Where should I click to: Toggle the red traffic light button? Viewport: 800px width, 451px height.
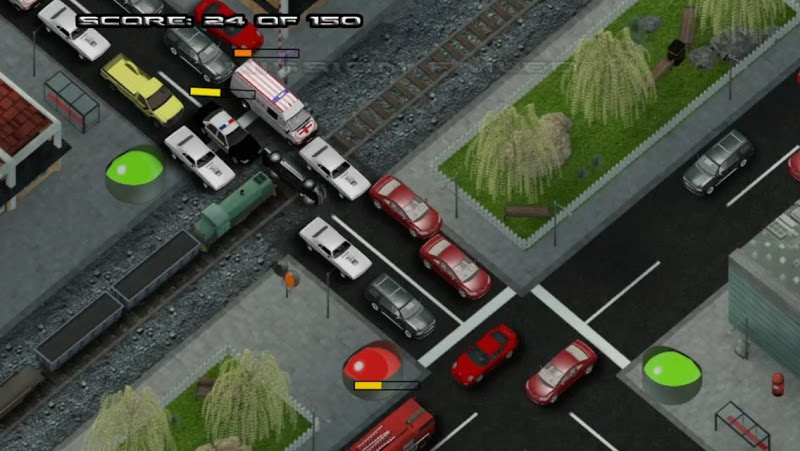pos(371,364)
